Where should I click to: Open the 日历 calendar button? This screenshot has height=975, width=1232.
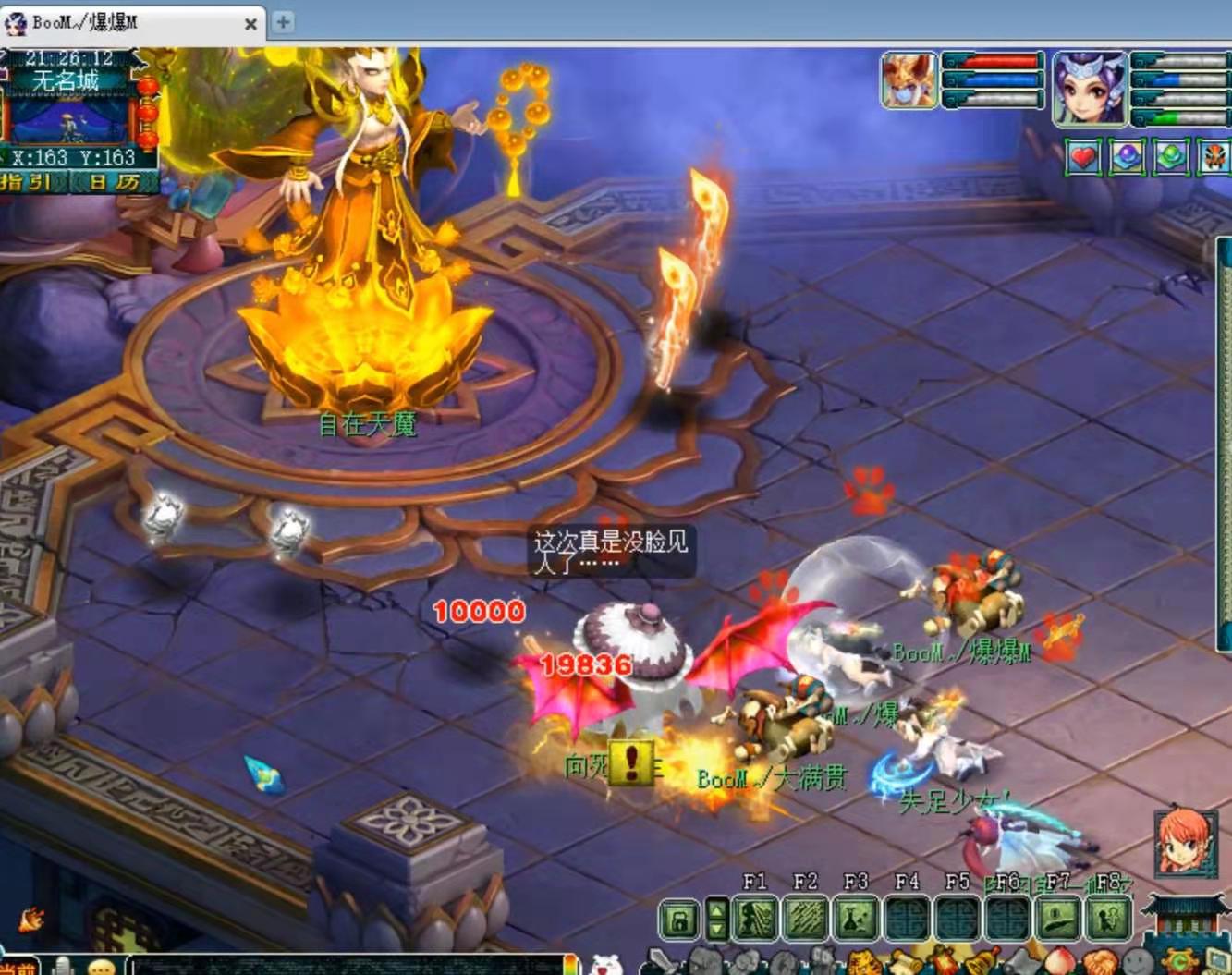(x=115, y=182)
